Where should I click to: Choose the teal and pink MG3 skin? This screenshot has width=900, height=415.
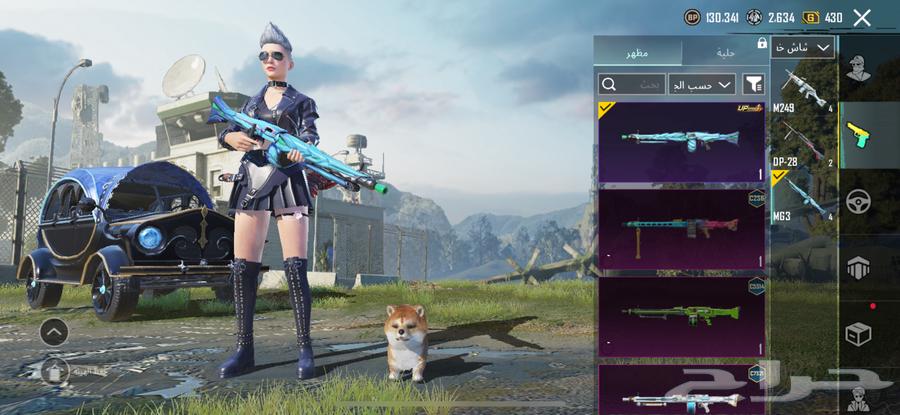(x=681, y=227)
